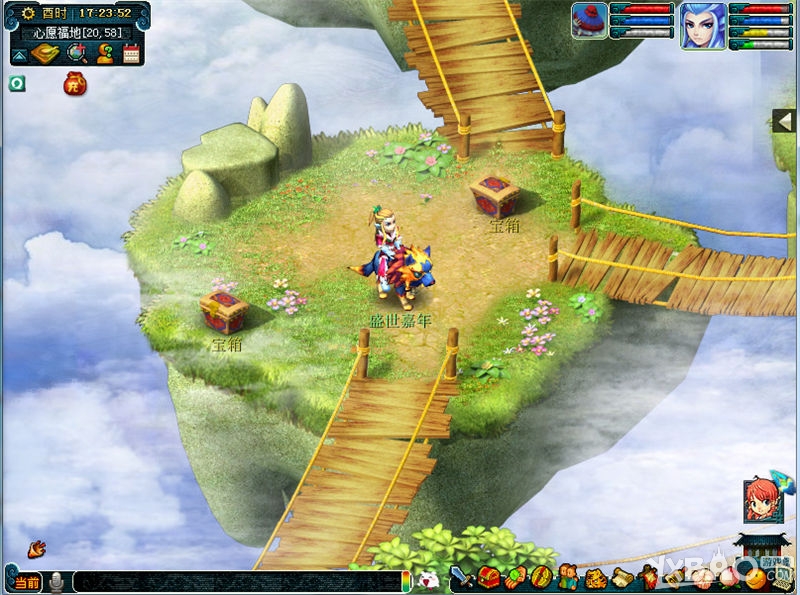Screen dimensions: 800x595
Task: Open the golden compass map icon
Action: (44, 53)
